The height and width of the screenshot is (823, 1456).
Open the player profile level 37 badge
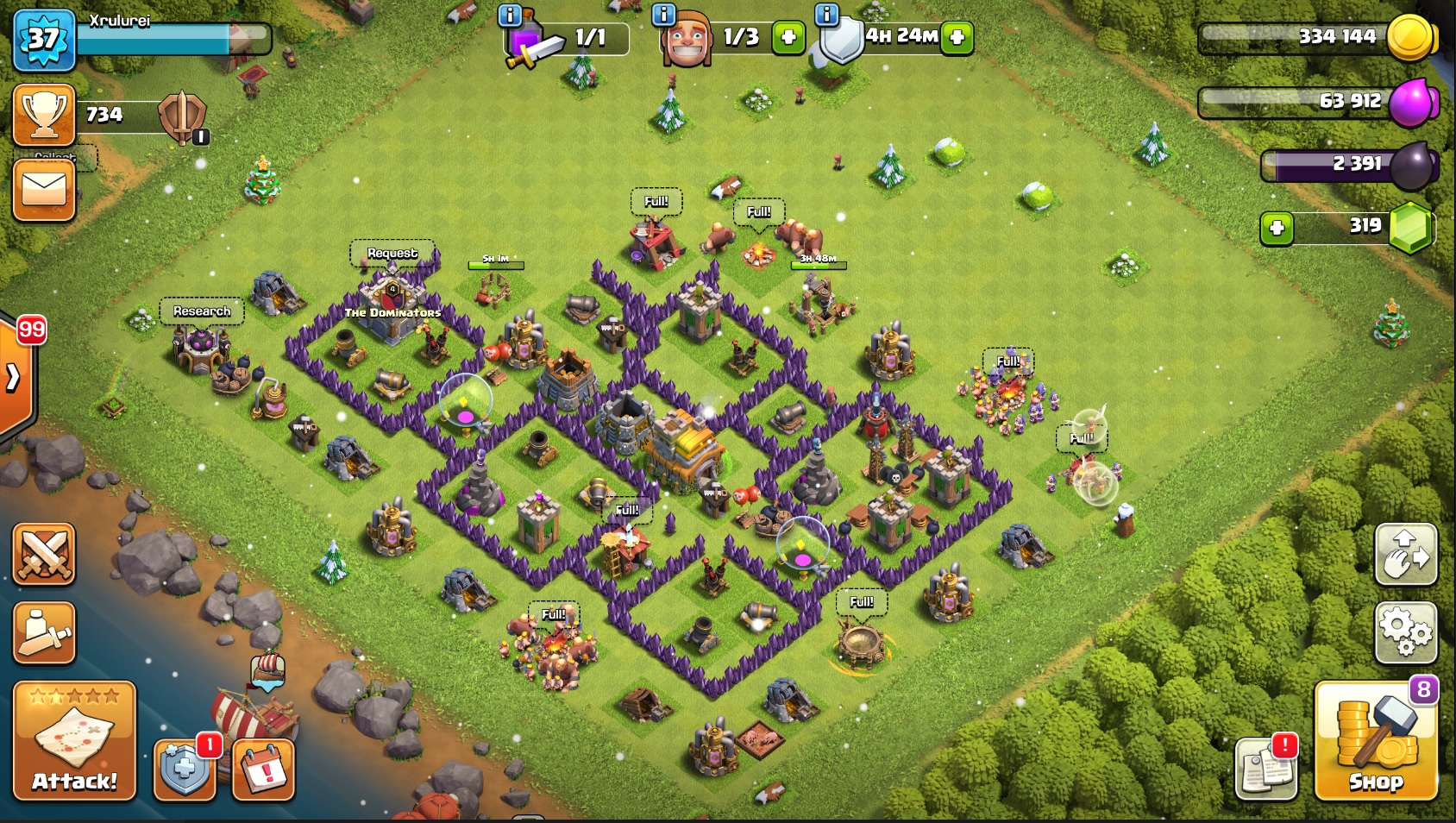tap(43, 39)
